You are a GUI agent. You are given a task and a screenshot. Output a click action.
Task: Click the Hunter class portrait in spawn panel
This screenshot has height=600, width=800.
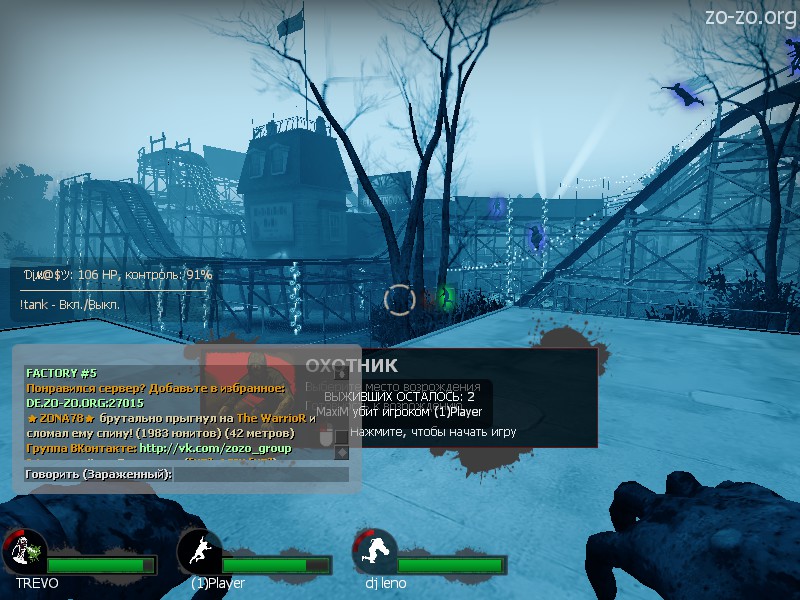(250, 378)
